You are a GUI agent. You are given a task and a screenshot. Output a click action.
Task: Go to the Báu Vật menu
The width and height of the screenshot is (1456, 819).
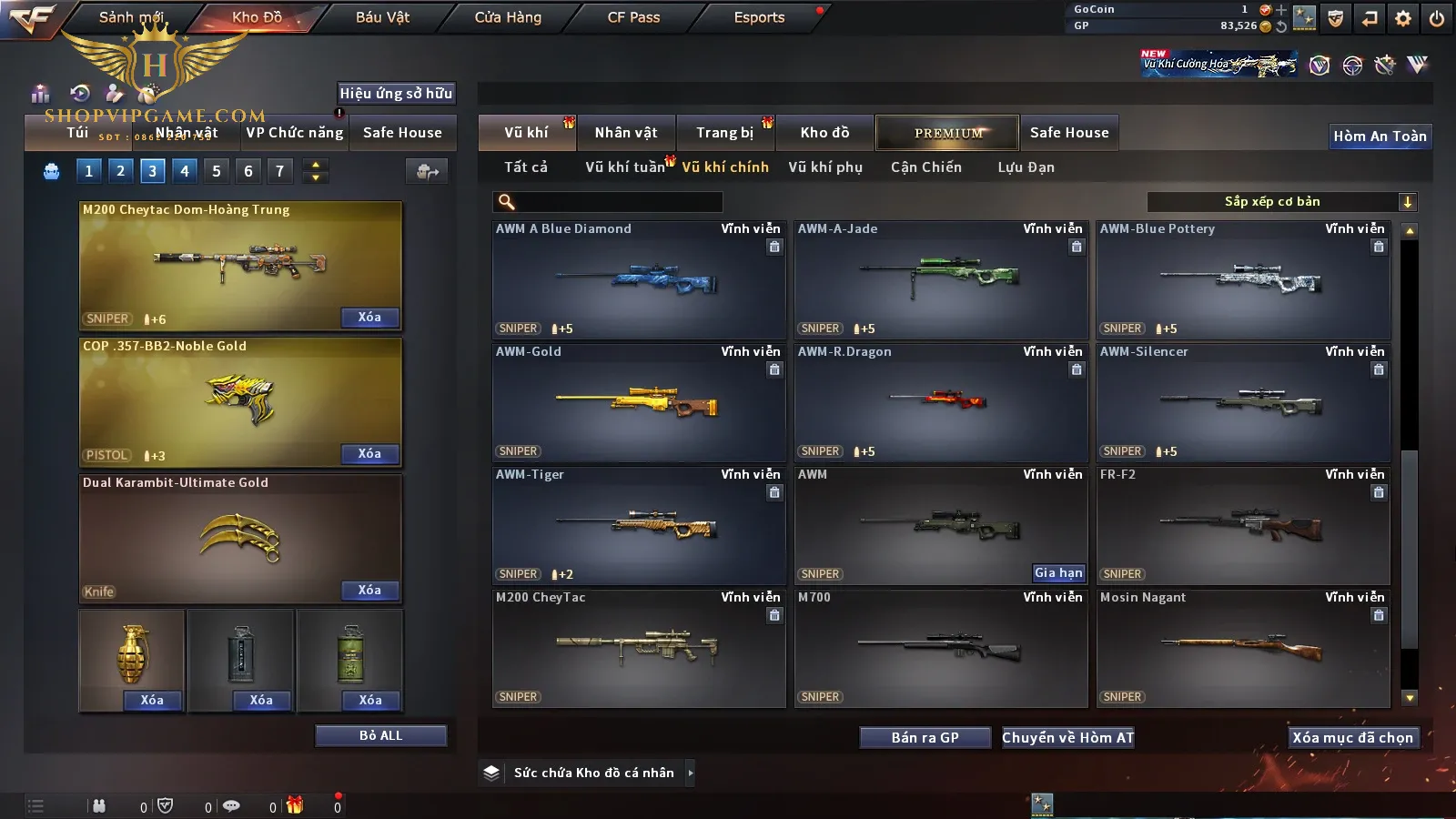pos(382,17)
